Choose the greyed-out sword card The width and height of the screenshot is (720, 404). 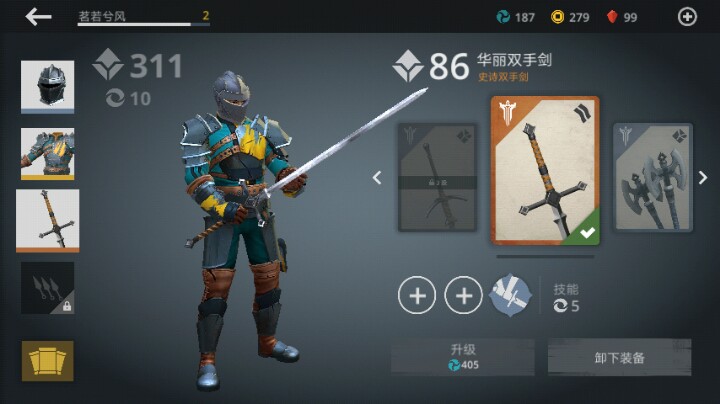pos(436,177)
